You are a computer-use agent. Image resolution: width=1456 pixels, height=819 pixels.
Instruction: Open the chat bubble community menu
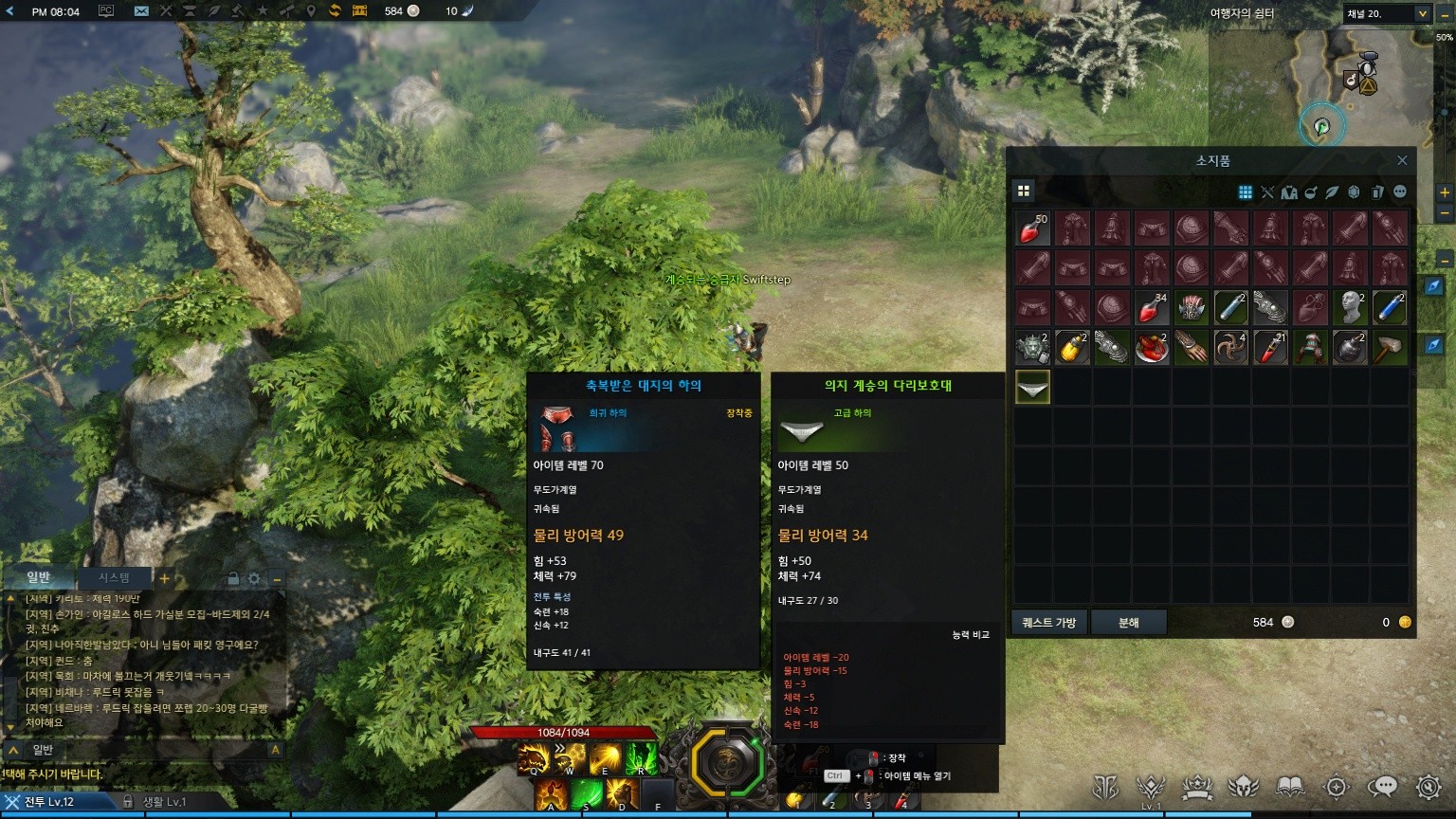point(1383,787)
